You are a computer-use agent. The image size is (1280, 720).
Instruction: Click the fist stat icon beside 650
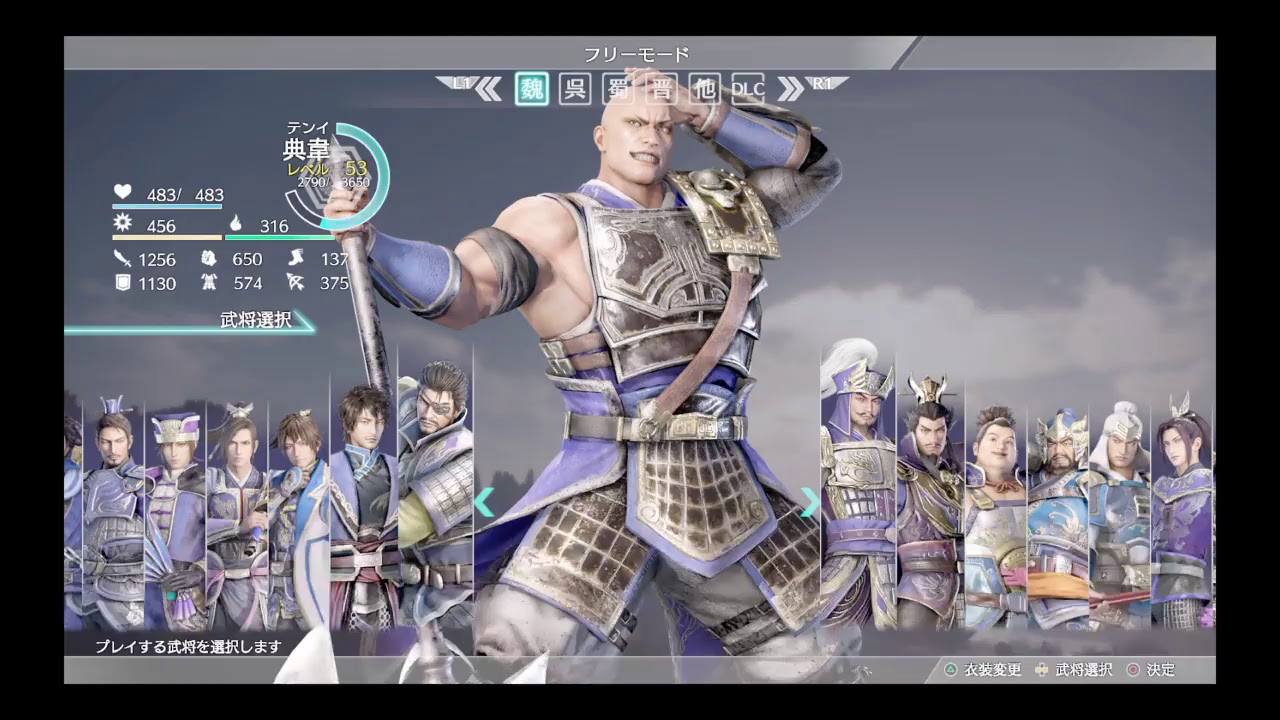point(208,258)
